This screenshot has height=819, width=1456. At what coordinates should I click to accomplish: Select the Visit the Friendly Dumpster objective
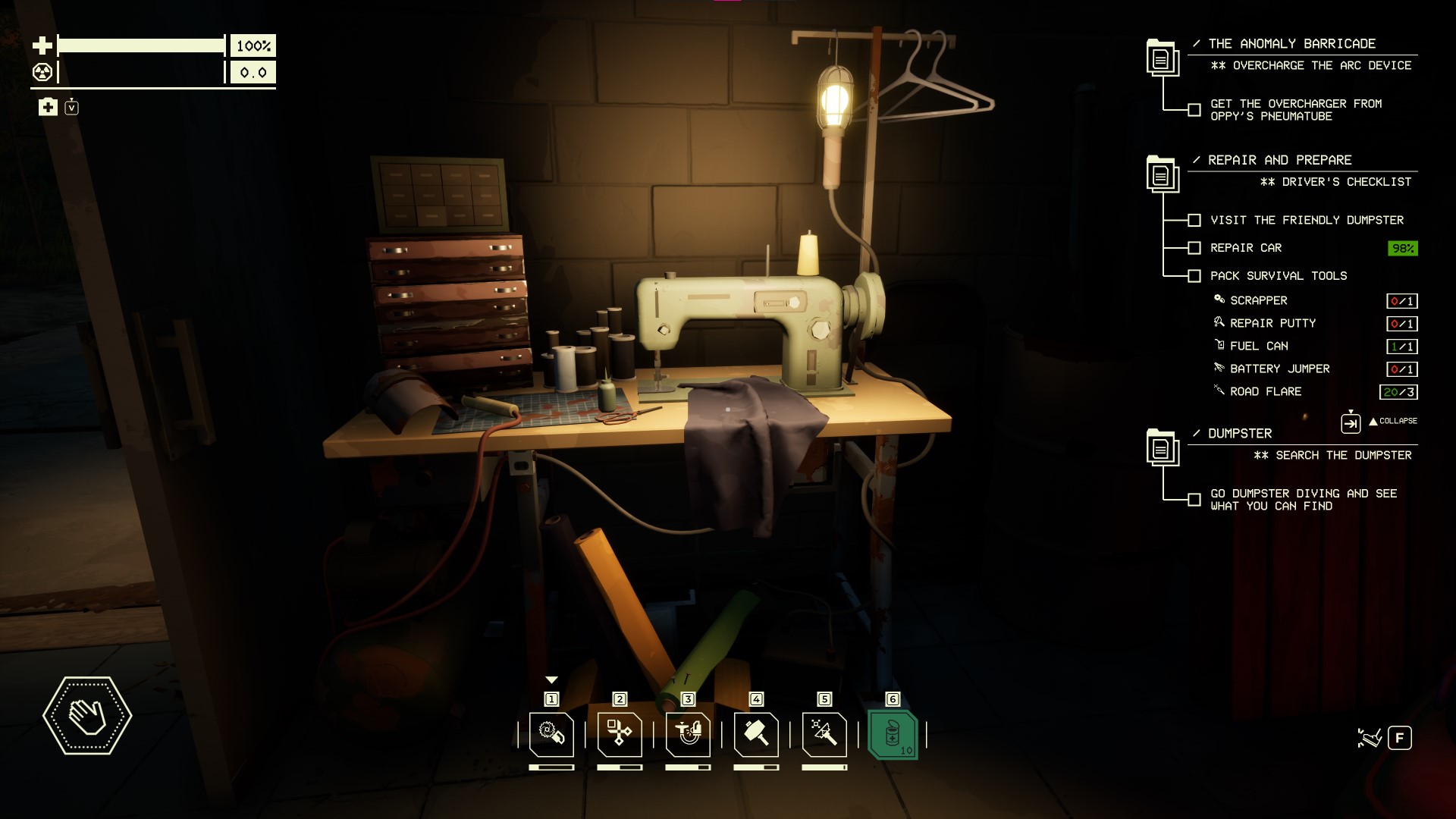1306,220
